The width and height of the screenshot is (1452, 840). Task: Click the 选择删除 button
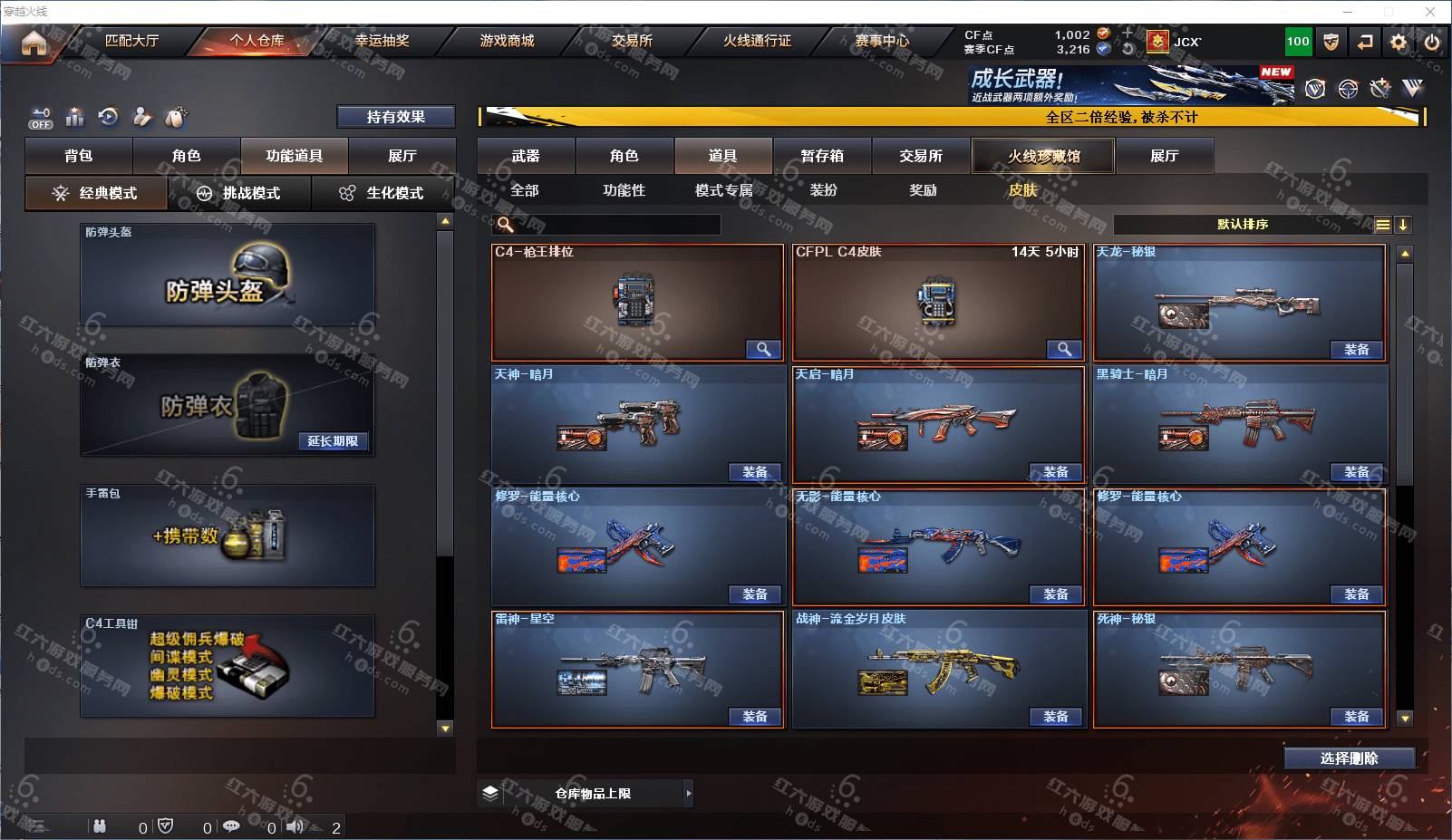point(1349,758)
